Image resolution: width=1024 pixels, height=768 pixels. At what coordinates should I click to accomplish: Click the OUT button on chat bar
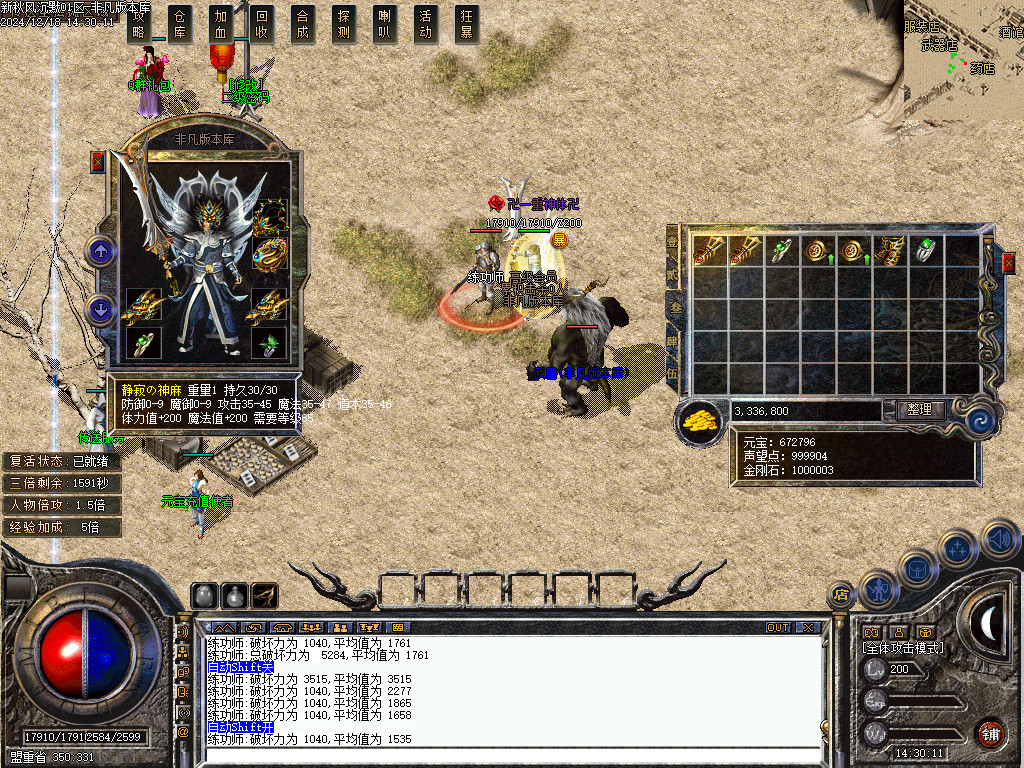[x=778, y=627]
